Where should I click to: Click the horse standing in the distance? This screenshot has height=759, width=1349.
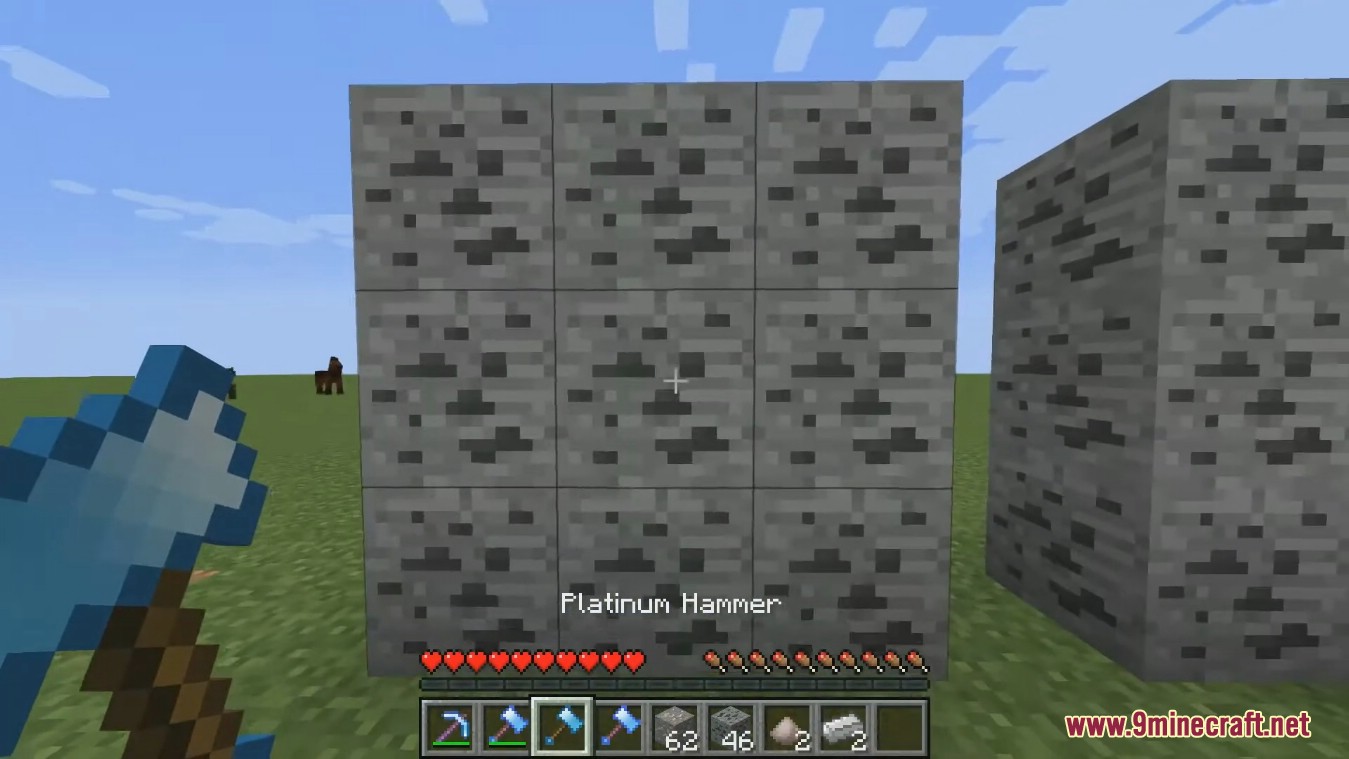point(328,376)
